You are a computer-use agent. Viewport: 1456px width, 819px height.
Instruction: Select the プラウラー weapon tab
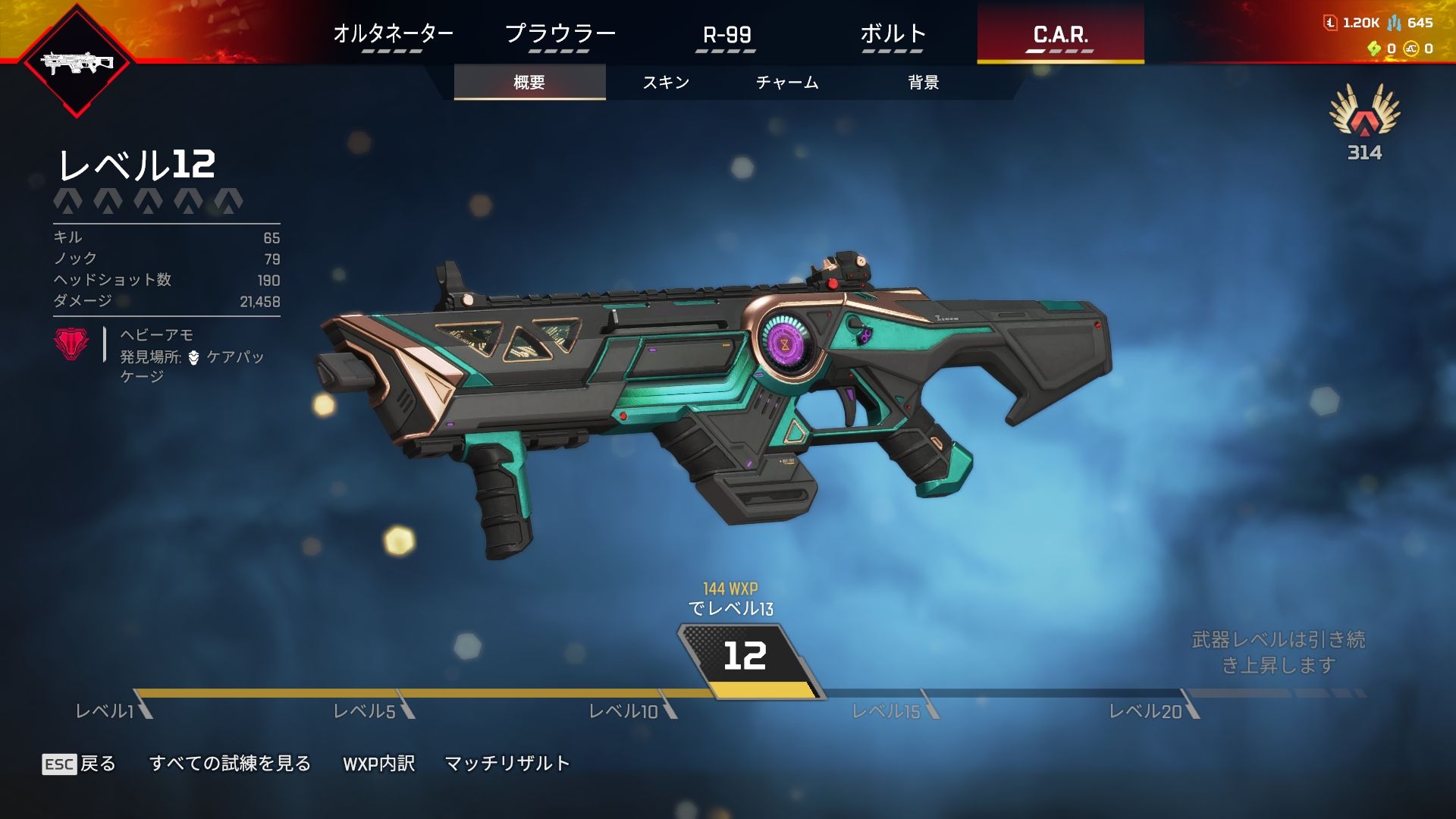(x=560, y=34)
